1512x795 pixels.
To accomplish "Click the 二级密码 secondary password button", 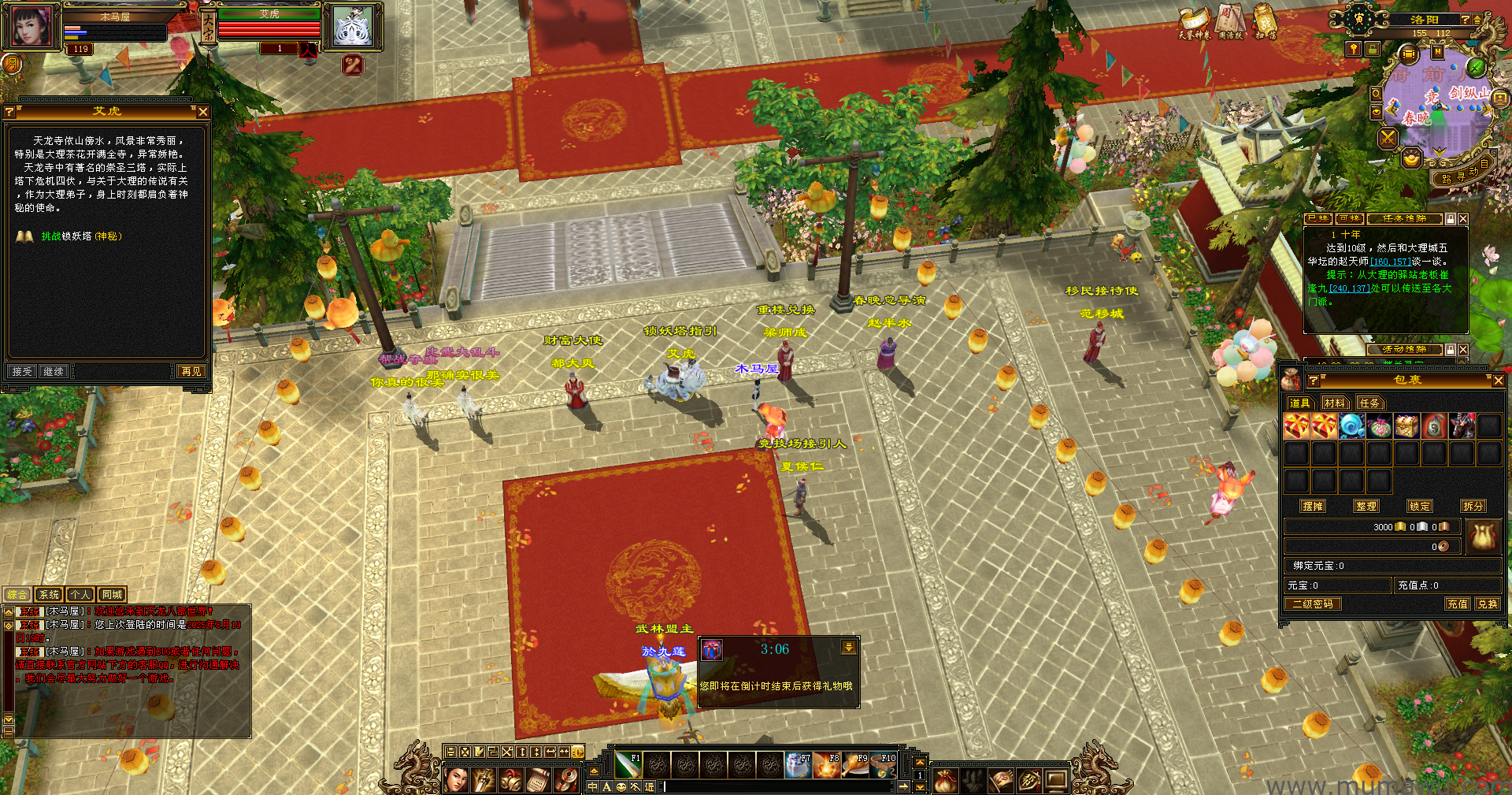I will tap(1313, 604).
